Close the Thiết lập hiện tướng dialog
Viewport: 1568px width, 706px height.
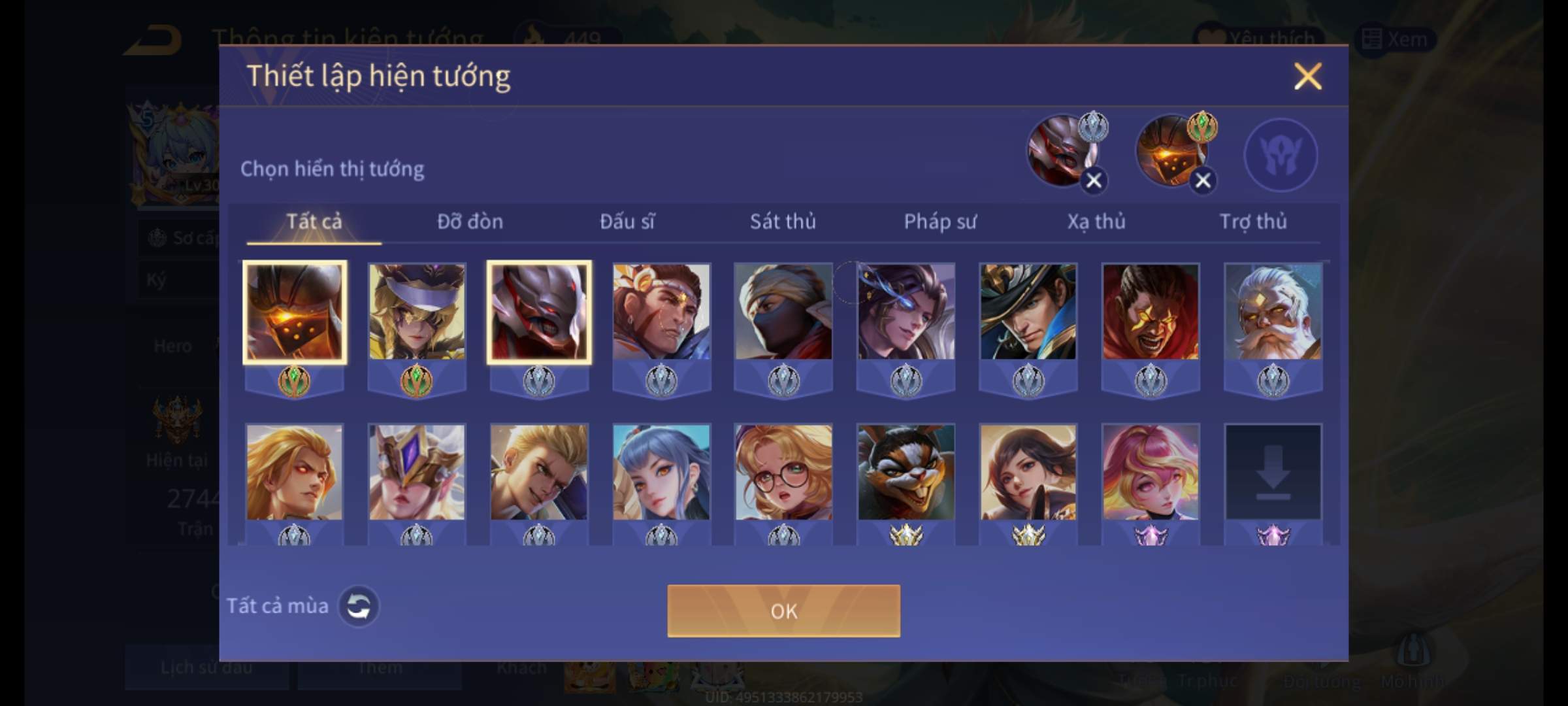(x=1307, y=76)
